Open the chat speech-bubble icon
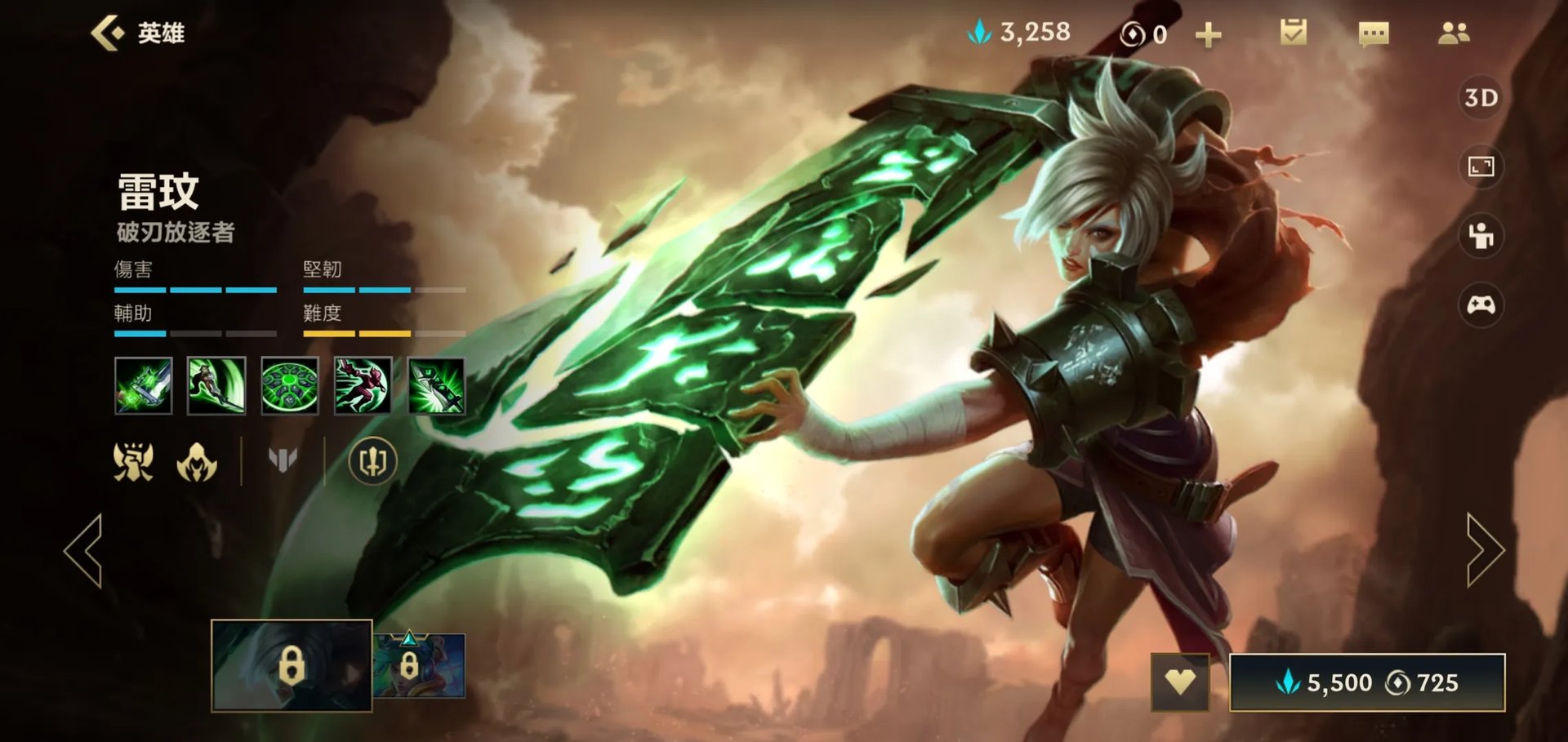Viewport: 1568px width, 742px height. coord(1373,34)
